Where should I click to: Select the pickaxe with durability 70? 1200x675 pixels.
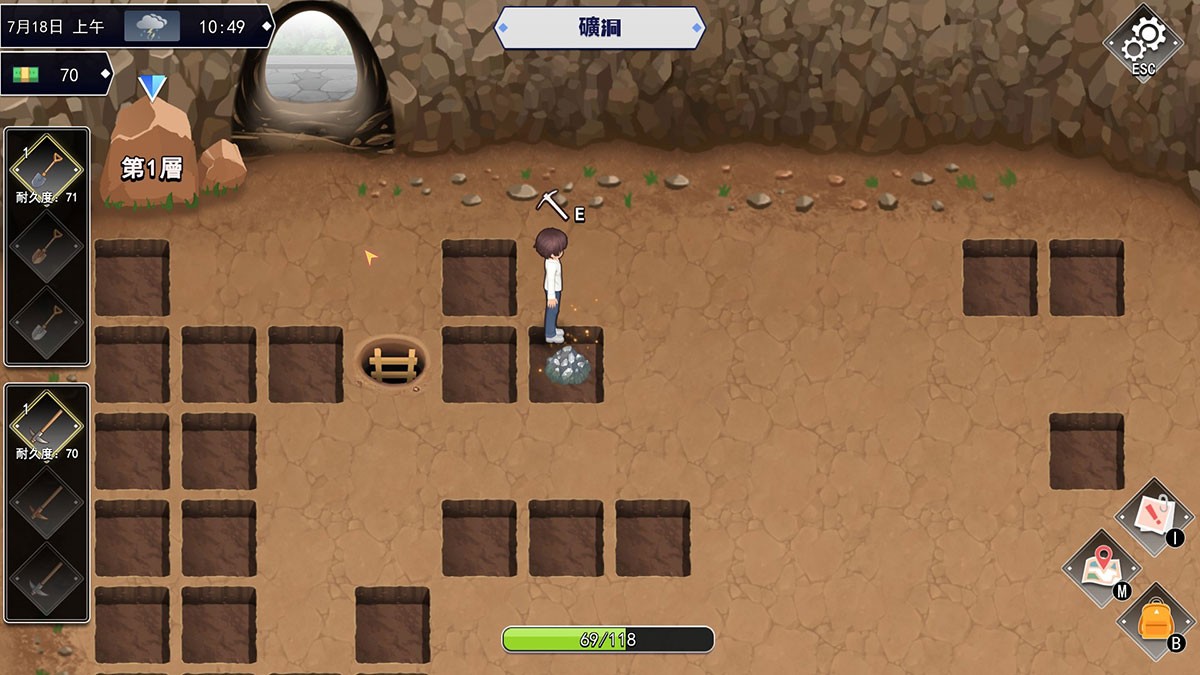point(47,424)
